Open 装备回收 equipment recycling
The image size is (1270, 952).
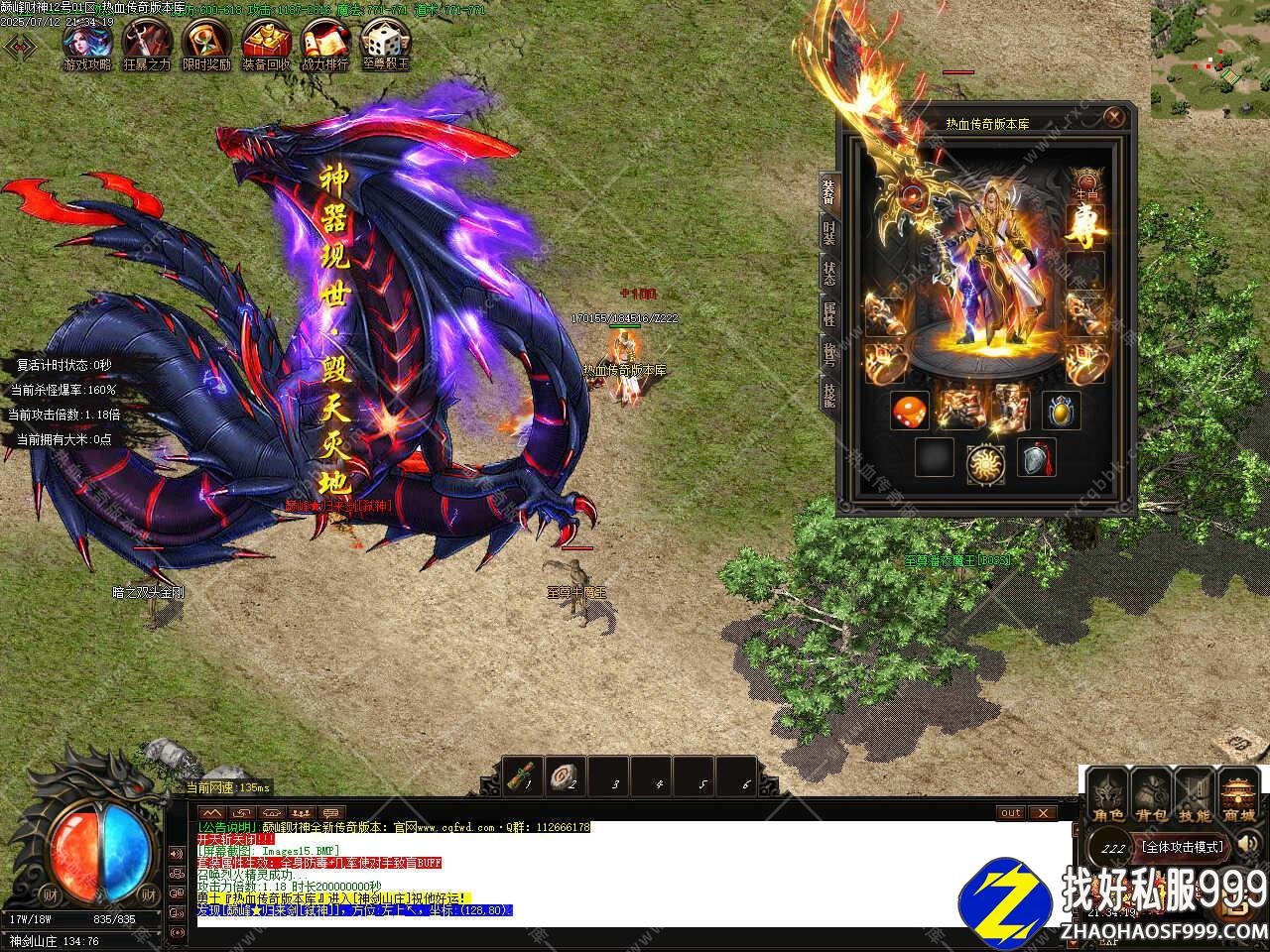266,43
